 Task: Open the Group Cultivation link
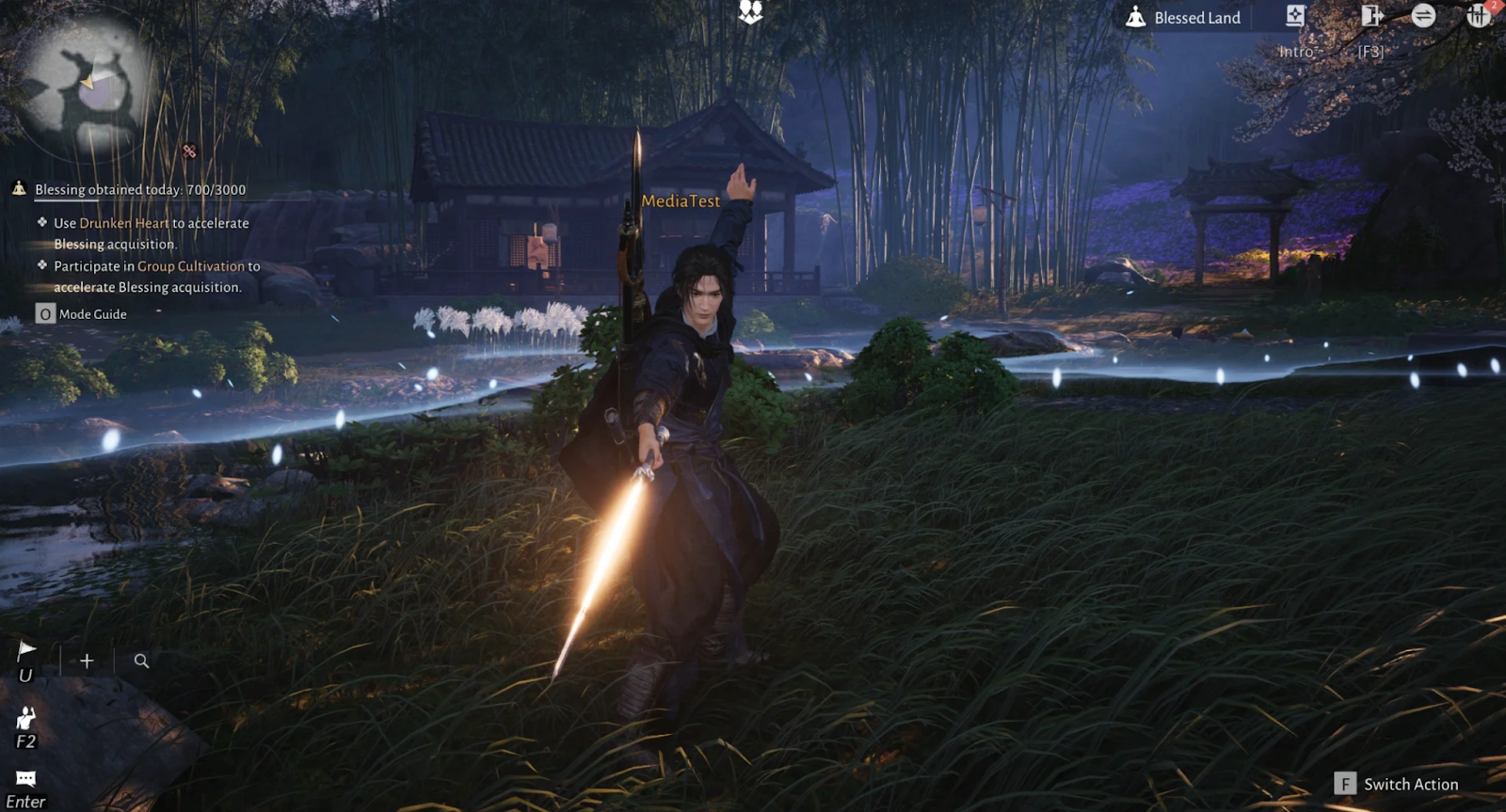pyautogui.click(x=191, y=266)
